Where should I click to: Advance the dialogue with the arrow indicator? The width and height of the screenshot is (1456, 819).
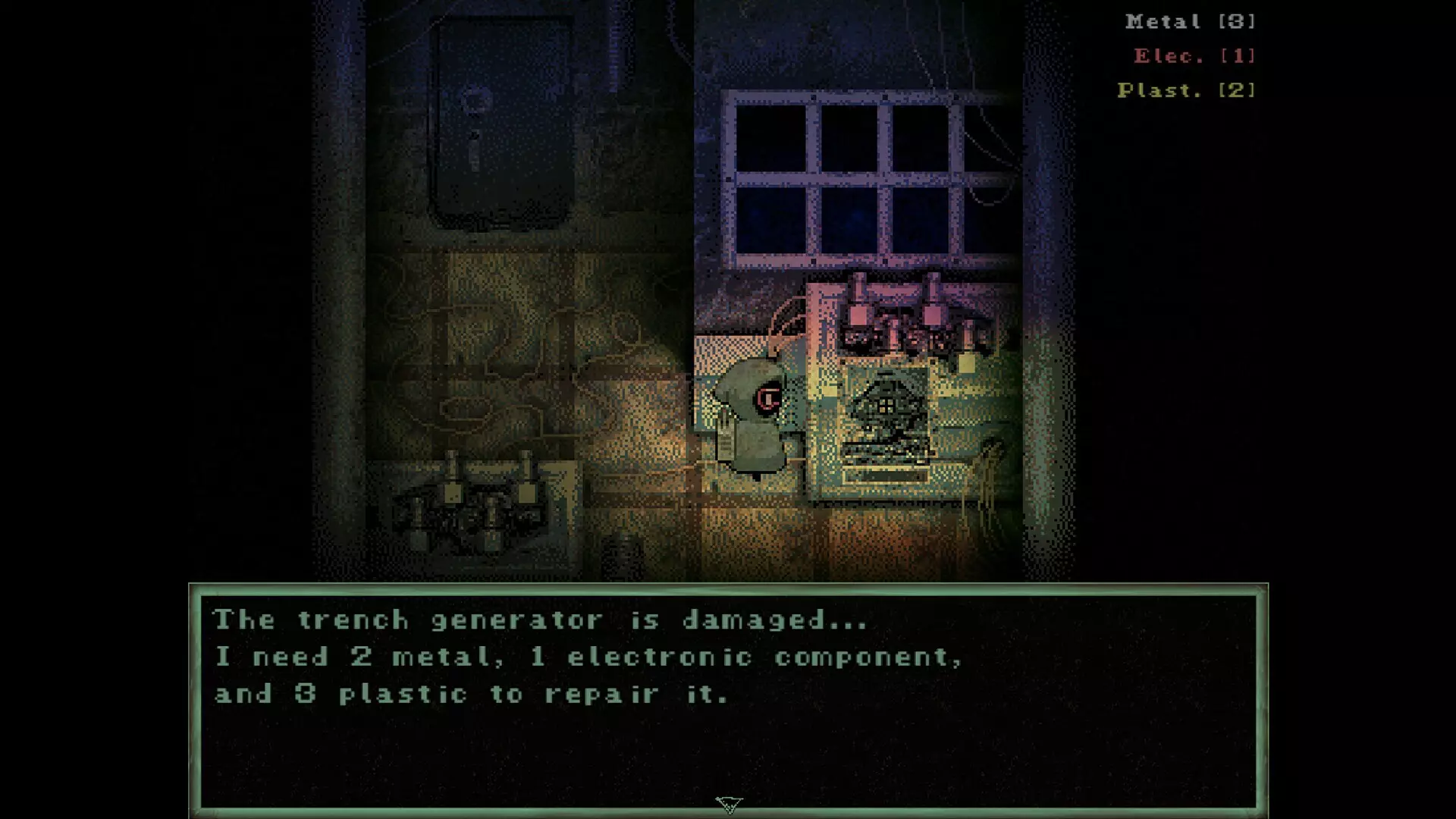729,804
